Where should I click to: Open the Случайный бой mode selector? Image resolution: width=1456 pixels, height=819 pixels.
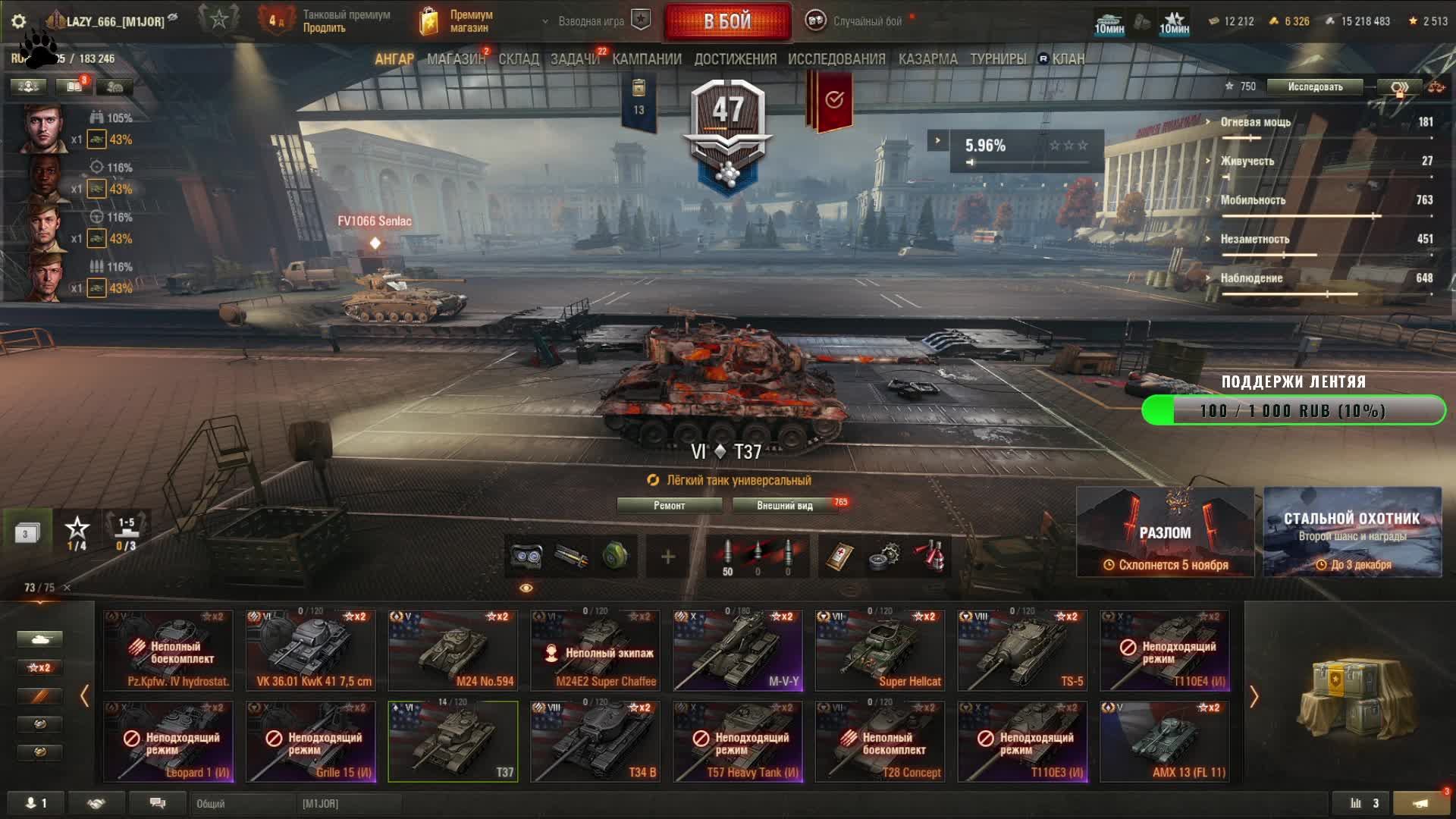(867, 21)
